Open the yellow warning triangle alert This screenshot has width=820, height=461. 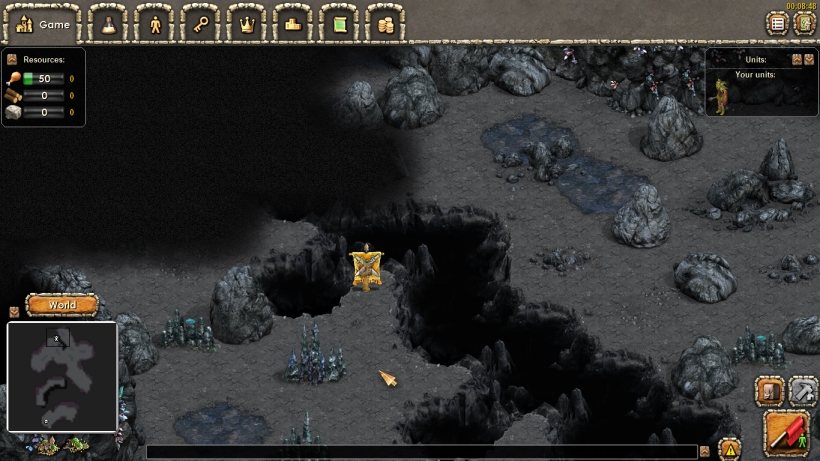pyautogui.click(x=730, y=450)
